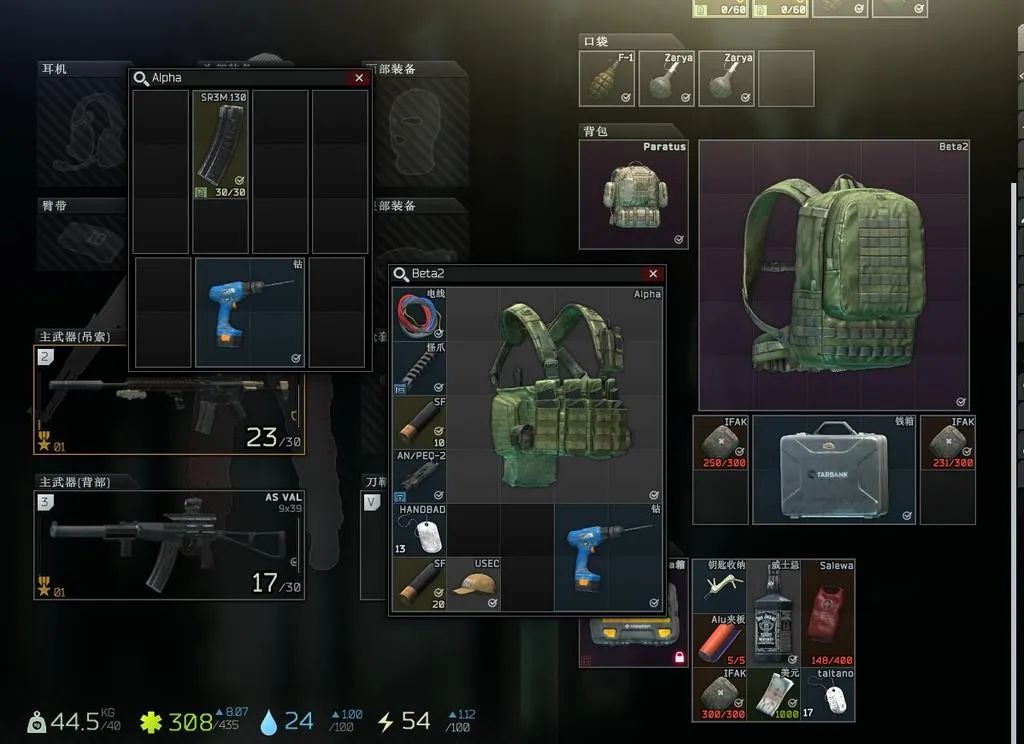Screen dimensions: 1024x744
Task: Close the Beta2 container window
Action: pyautogui.click(x=653, y=274)
